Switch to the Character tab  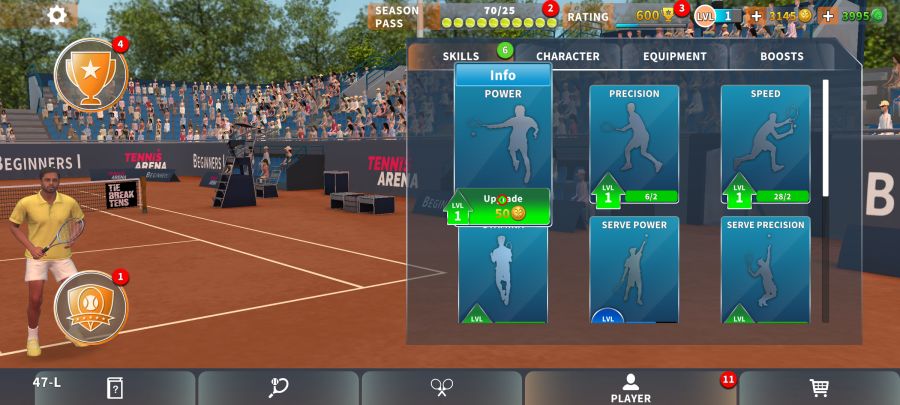point(567,57)
